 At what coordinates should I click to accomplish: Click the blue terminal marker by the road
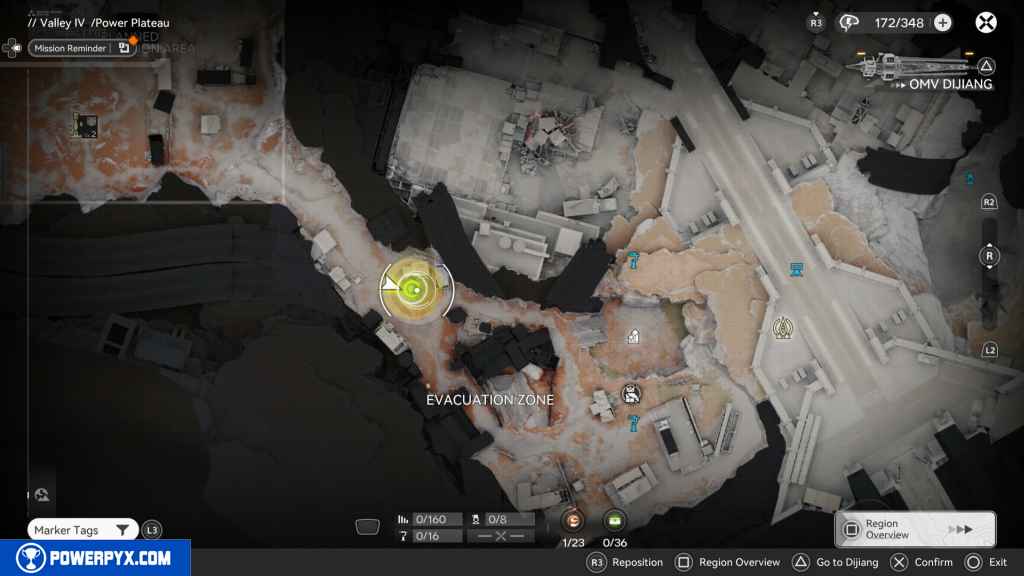click(797, 269)
